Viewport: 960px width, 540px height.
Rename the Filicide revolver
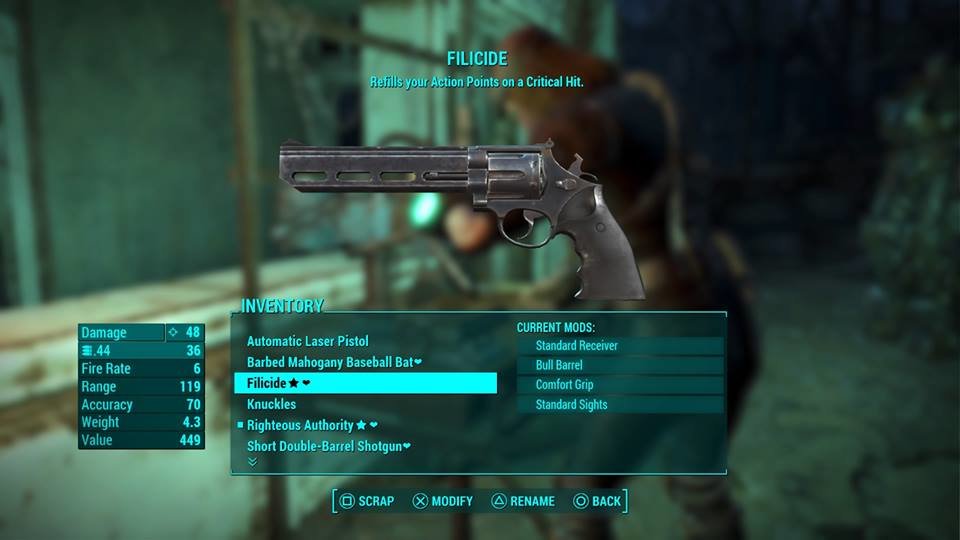(x=522, y=501)
